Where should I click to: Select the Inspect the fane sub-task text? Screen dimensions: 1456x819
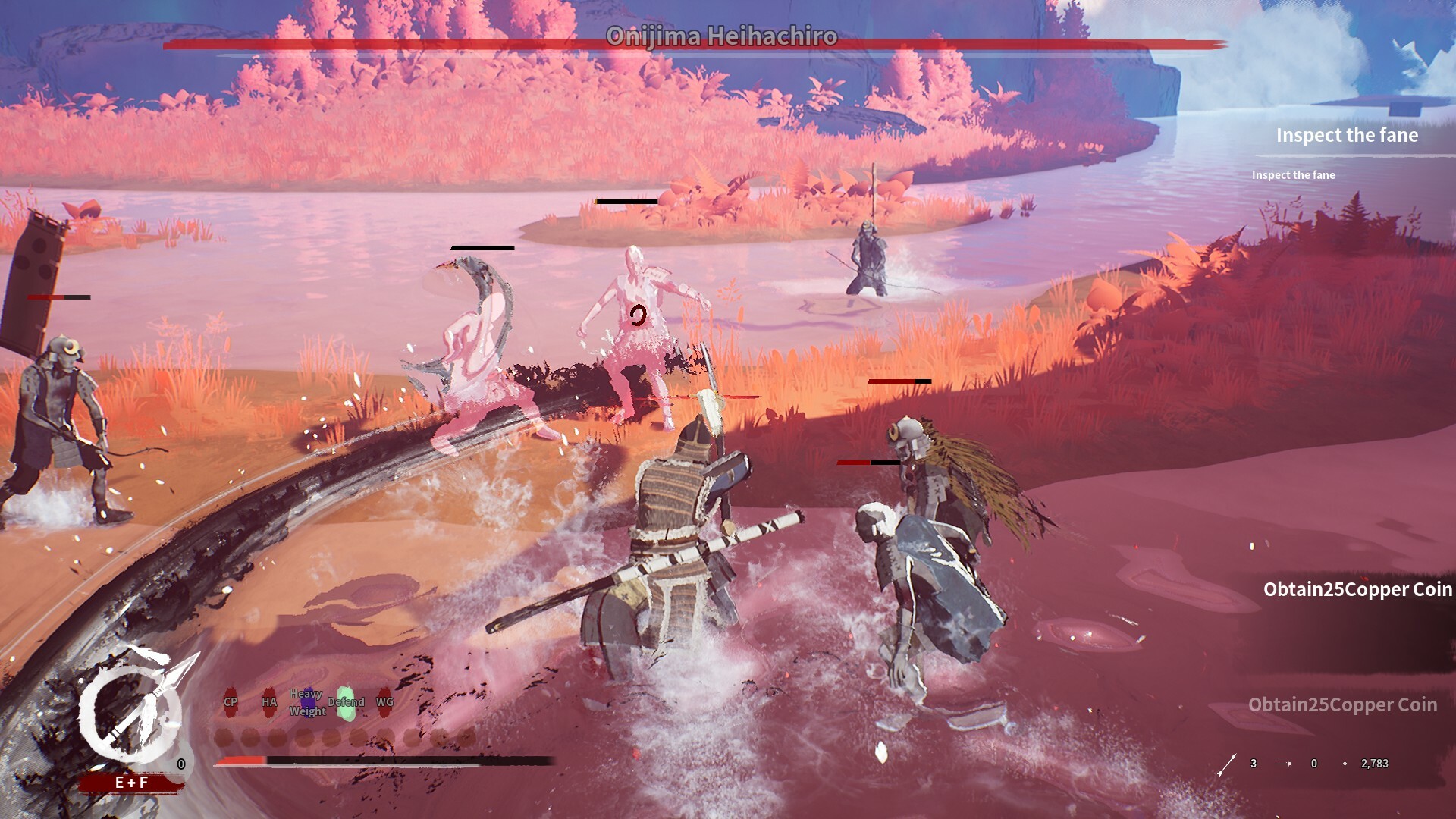pyautogui.click(x=1294, y=174)
